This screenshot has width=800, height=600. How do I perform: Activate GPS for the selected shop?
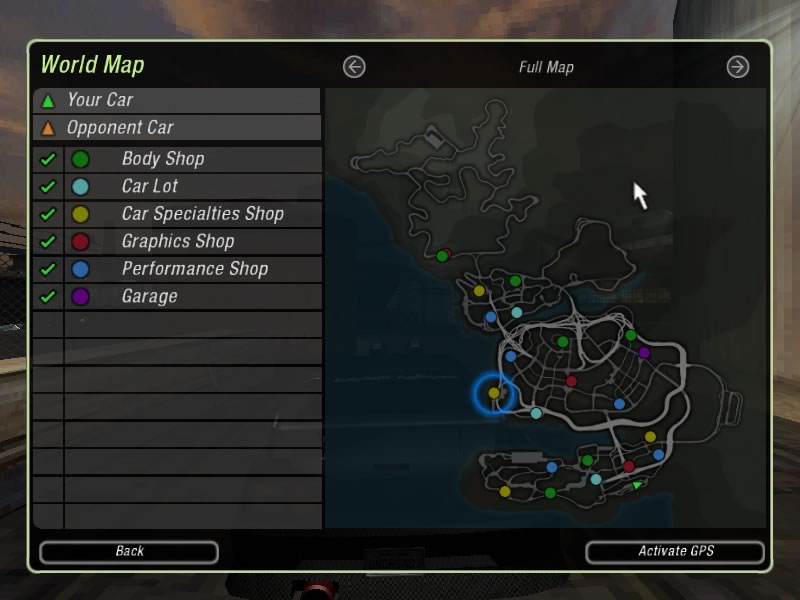675,551
